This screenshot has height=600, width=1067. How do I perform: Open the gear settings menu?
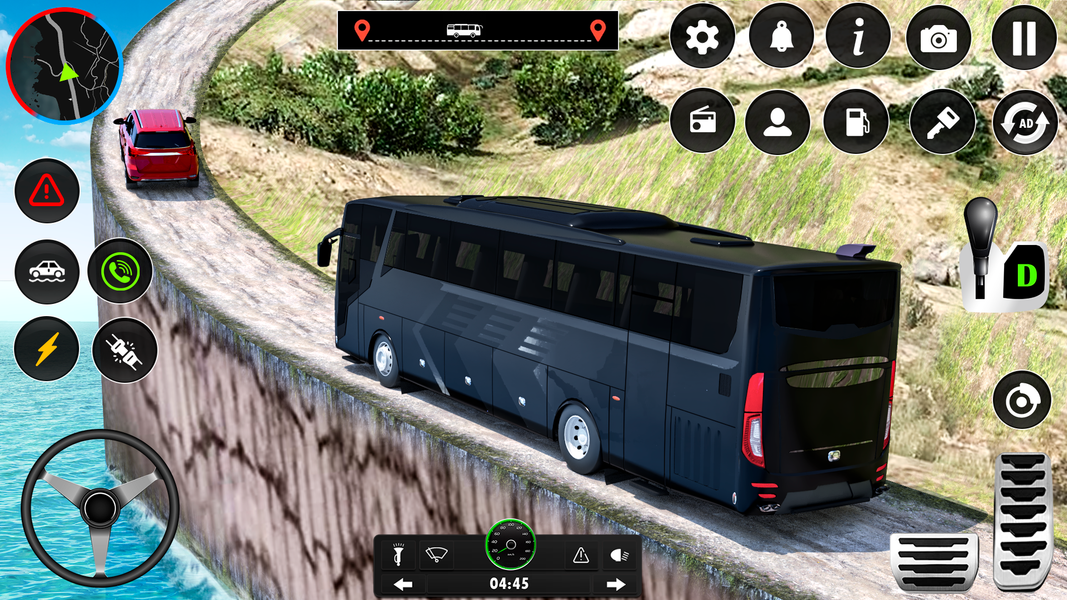[x=702, y=37]
